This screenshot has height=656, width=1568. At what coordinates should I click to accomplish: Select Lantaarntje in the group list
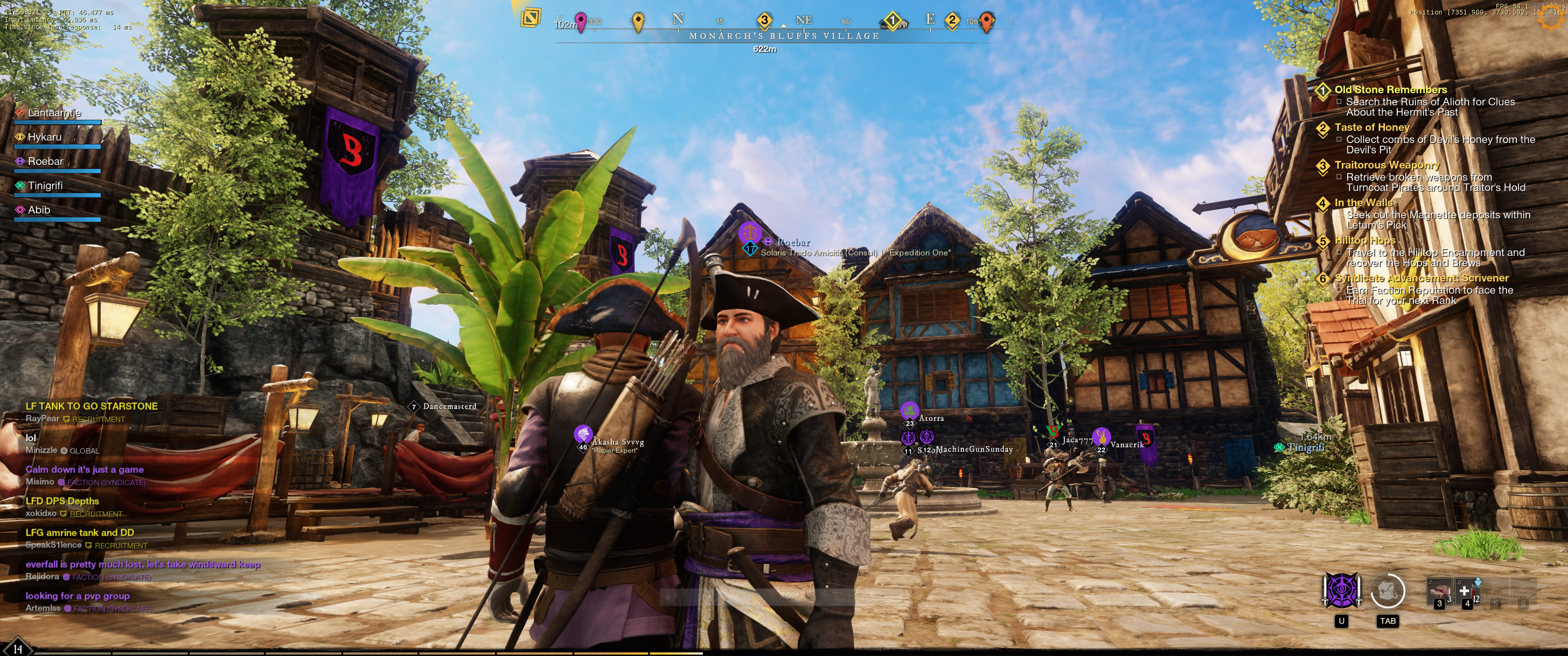point(54,113)
